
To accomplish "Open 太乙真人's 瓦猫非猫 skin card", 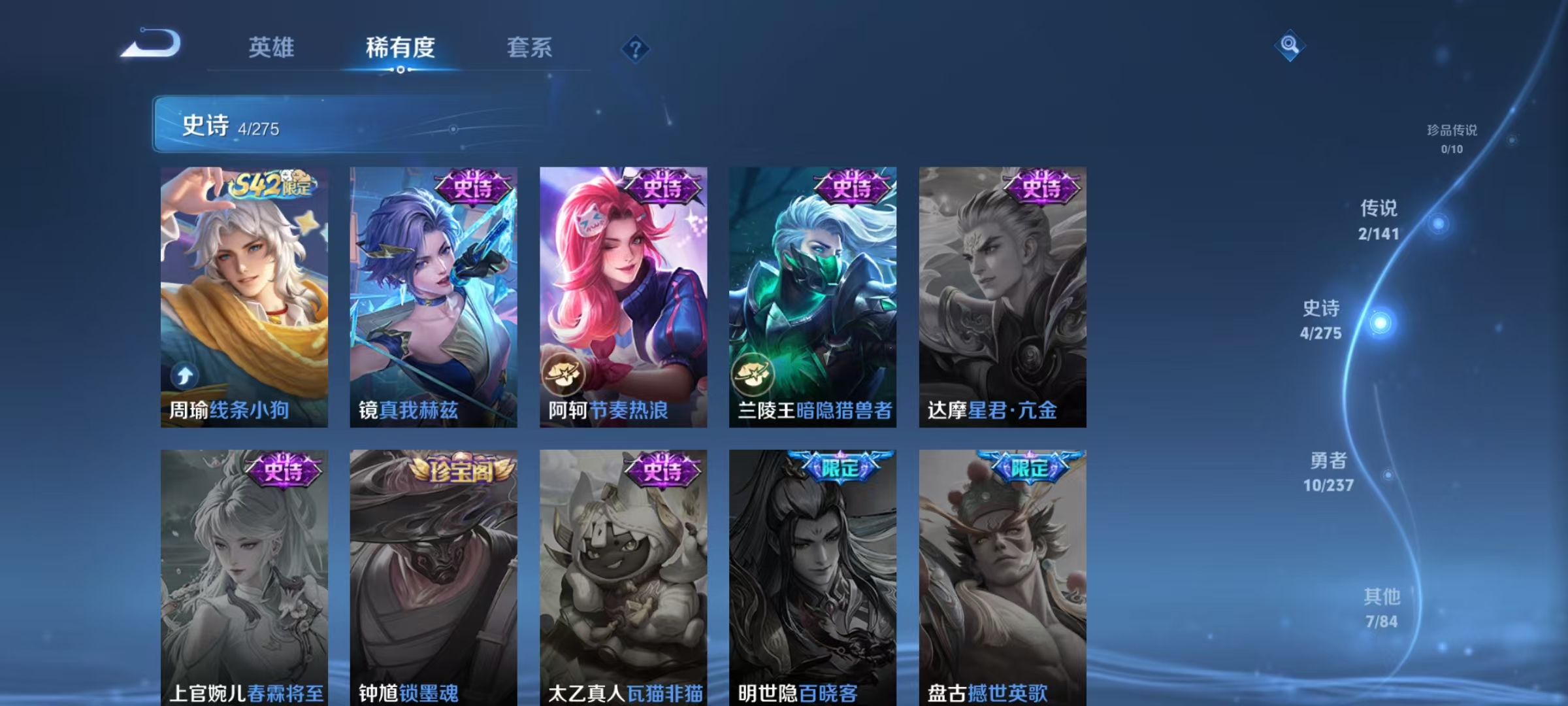I will coord(621,575).
